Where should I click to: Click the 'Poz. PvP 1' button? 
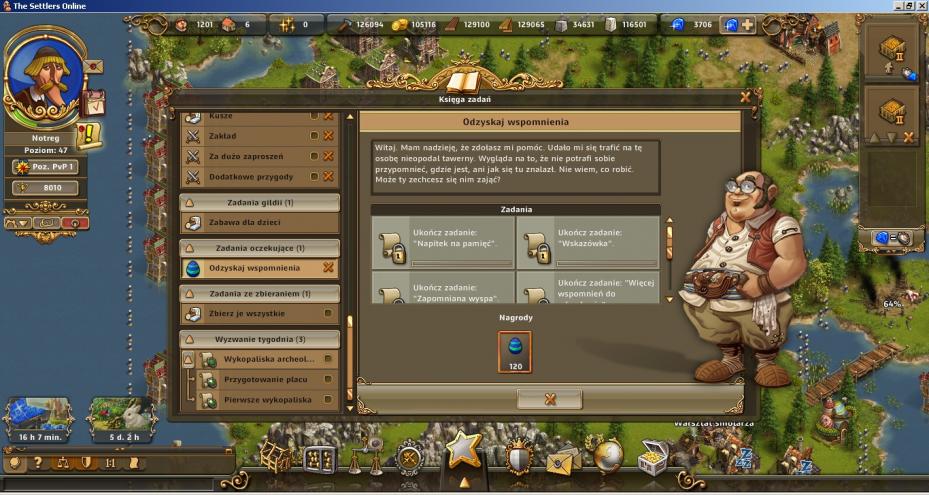(x=46, y=167)
